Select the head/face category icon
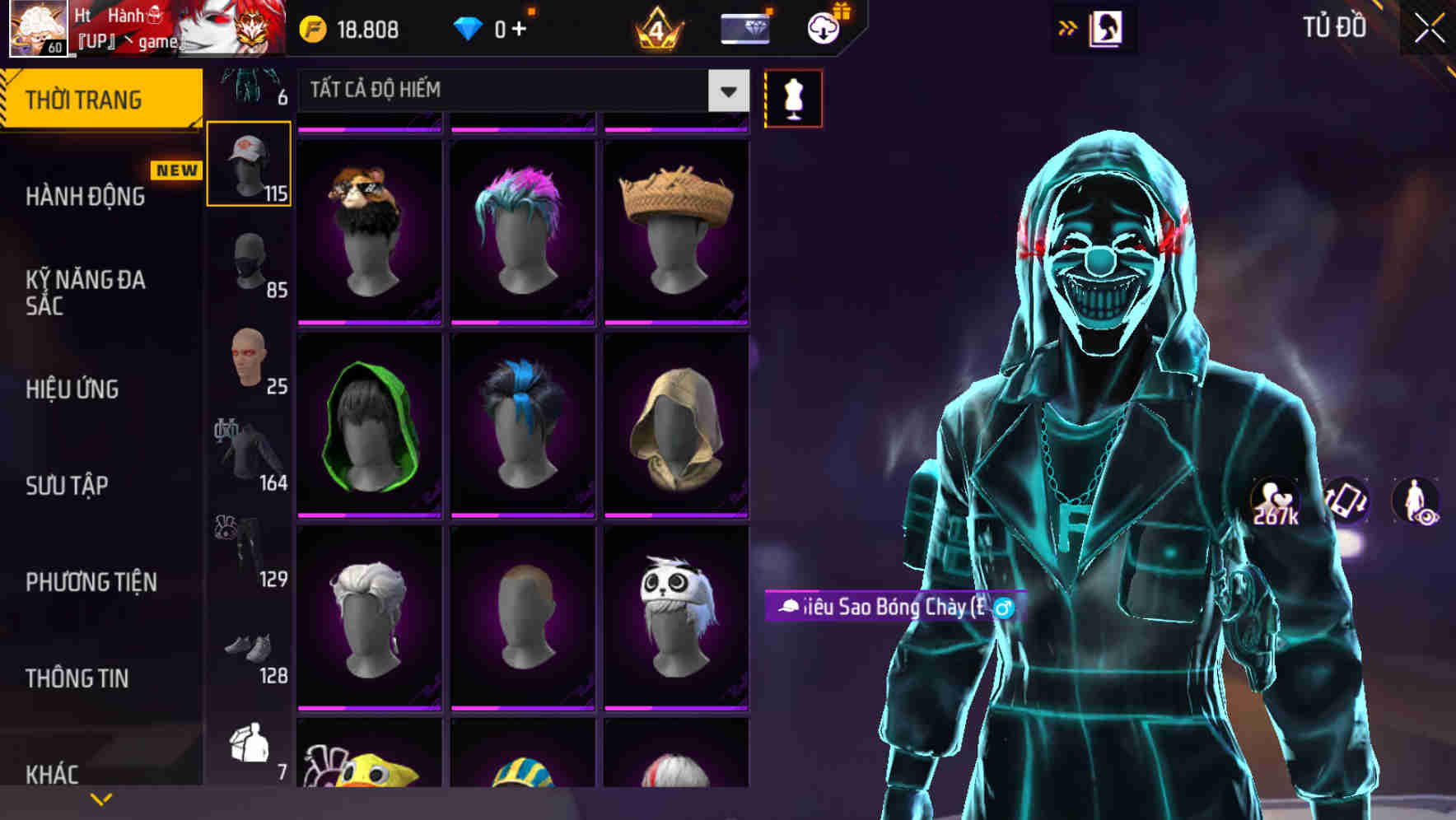 (248, 362)
